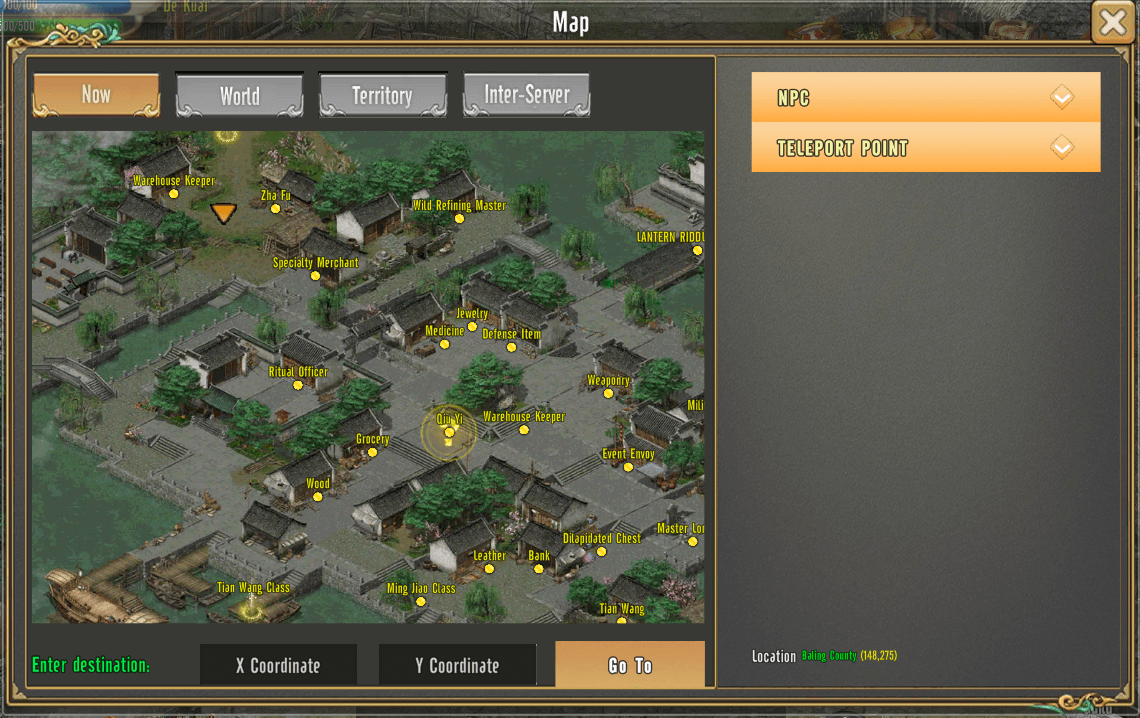Expand the NPC list

click(x=925, y=98)
